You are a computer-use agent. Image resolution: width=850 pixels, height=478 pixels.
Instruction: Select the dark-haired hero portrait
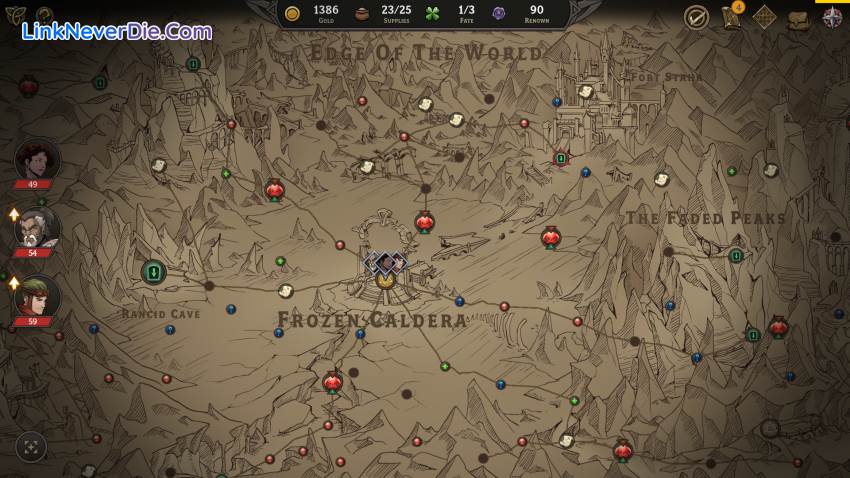[x=37, y=160]
